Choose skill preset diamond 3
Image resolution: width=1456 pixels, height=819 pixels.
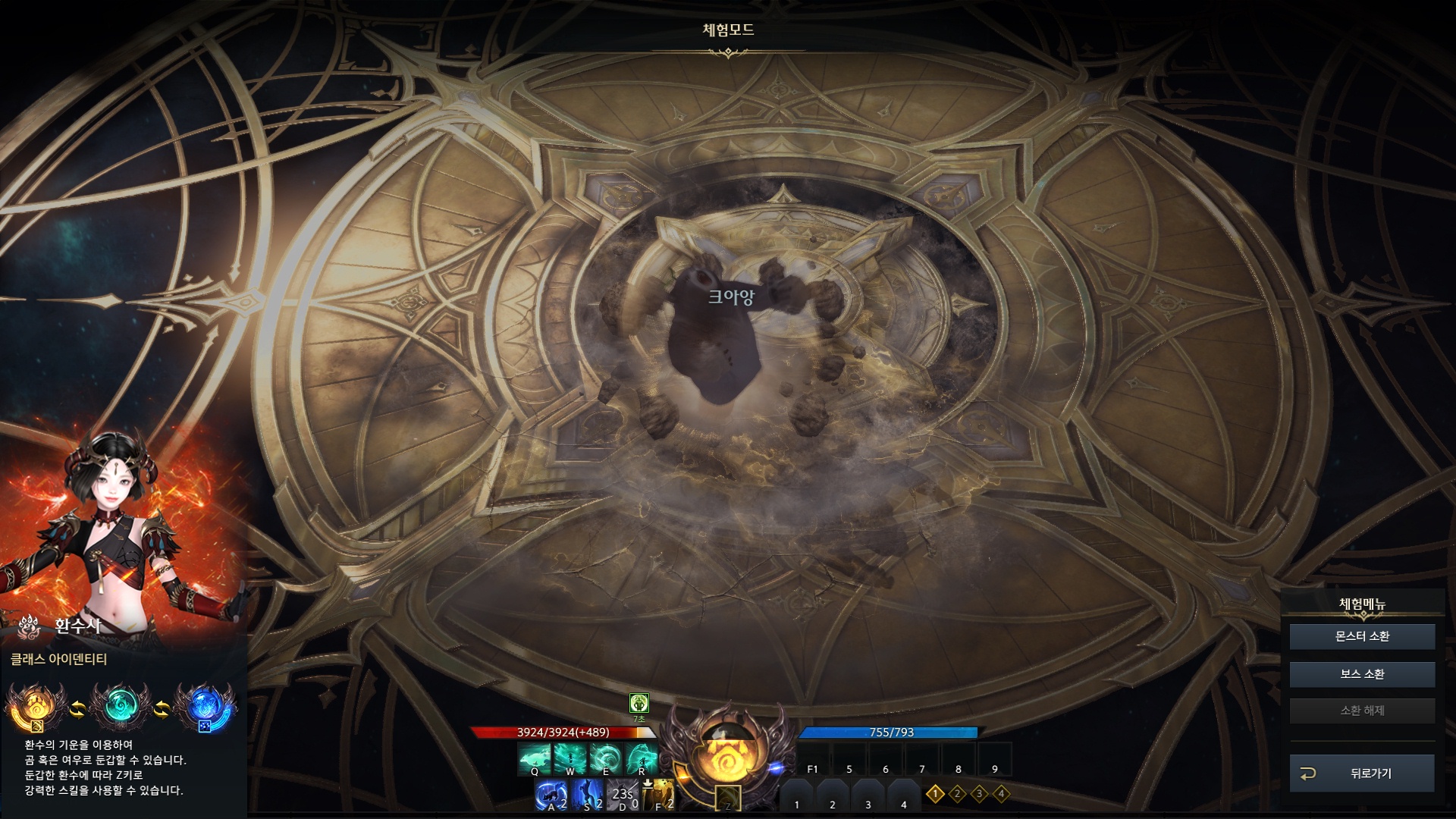coord(979,794)
